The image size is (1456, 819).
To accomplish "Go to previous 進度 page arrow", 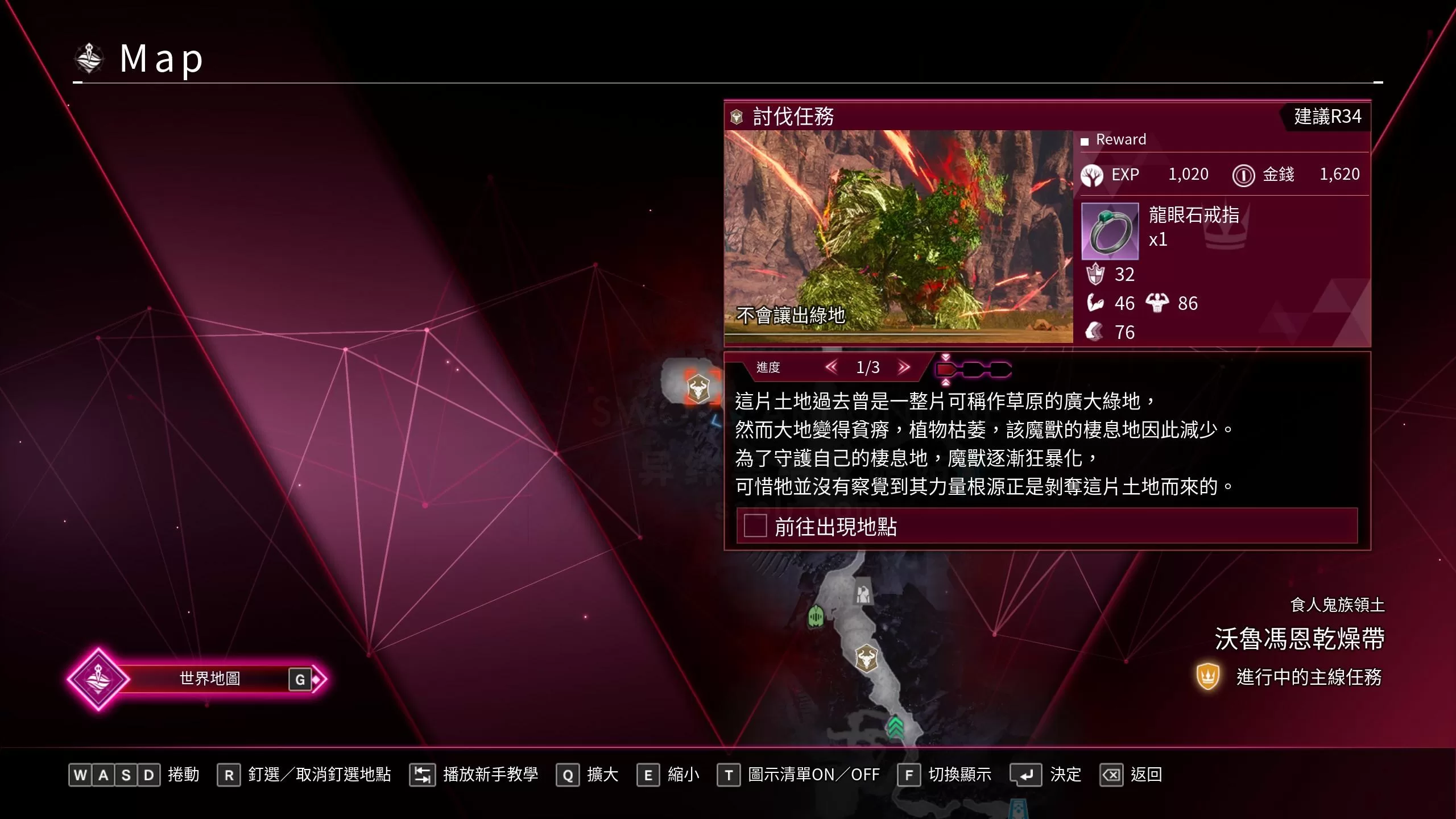I will click(831, 367).
